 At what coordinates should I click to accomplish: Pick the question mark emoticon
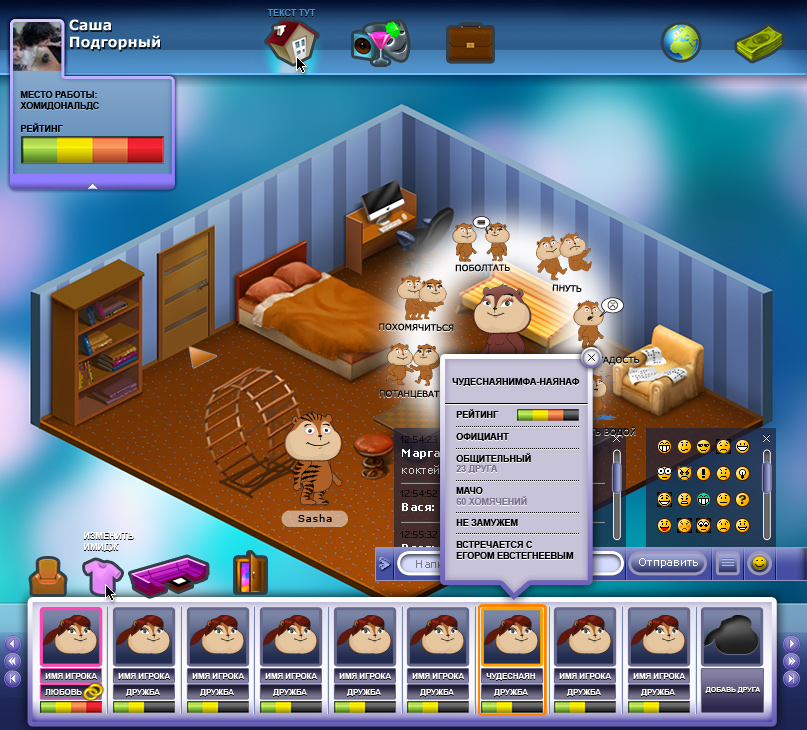742,499
